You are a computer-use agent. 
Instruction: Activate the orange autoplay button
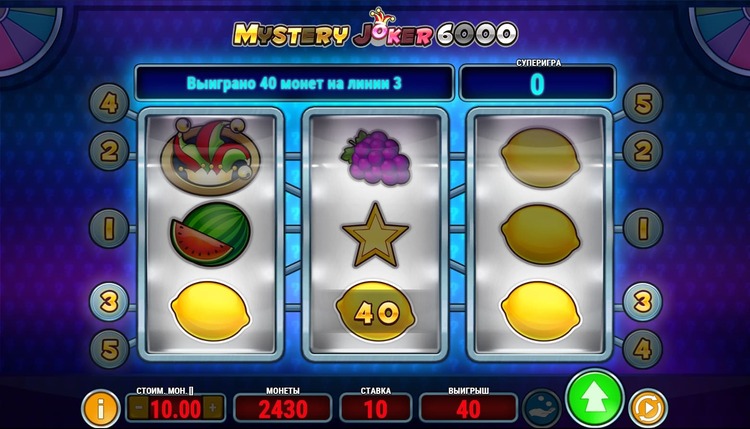tap(648, 408)
